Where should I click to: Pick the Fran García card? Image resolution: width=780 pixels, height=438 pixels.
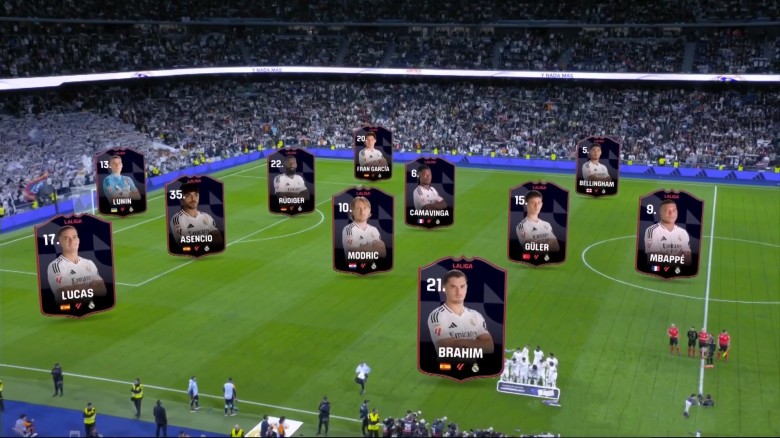373,153
